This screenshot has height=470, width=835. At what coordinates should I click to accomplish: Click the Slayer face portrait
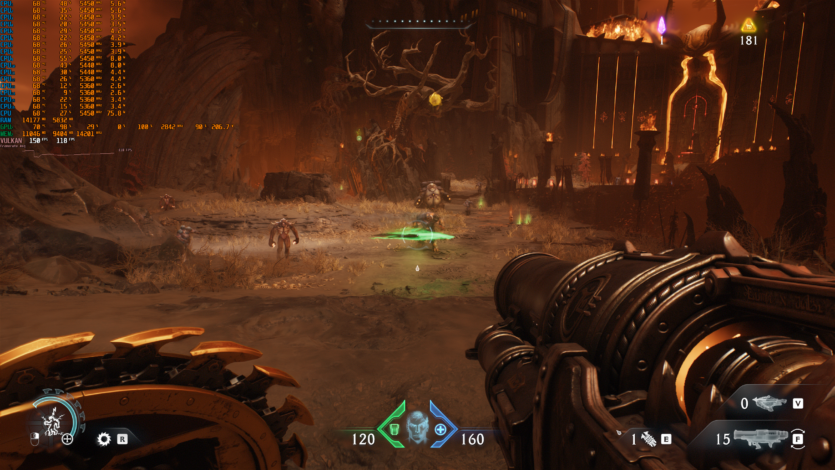click(417, 426)
